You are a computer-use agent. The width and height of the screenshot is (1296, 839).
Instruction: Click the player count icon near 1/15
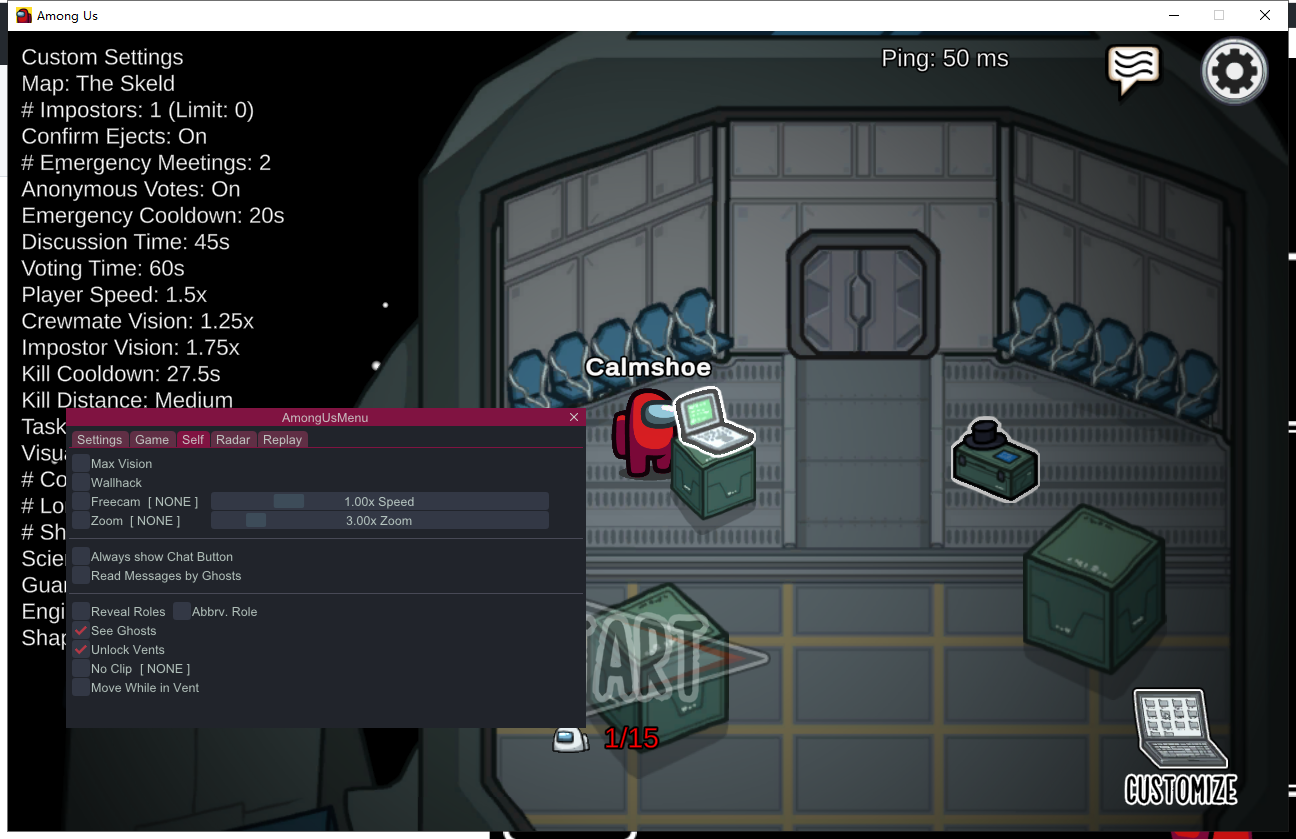pyautogui.click(x=570, y=738)
